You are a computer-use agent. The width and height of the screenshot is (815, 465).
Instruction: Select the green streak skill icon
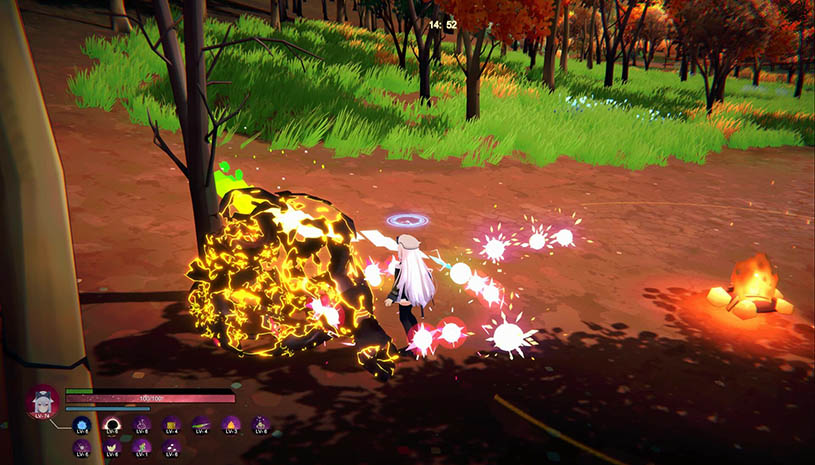[x=201, y=425]
